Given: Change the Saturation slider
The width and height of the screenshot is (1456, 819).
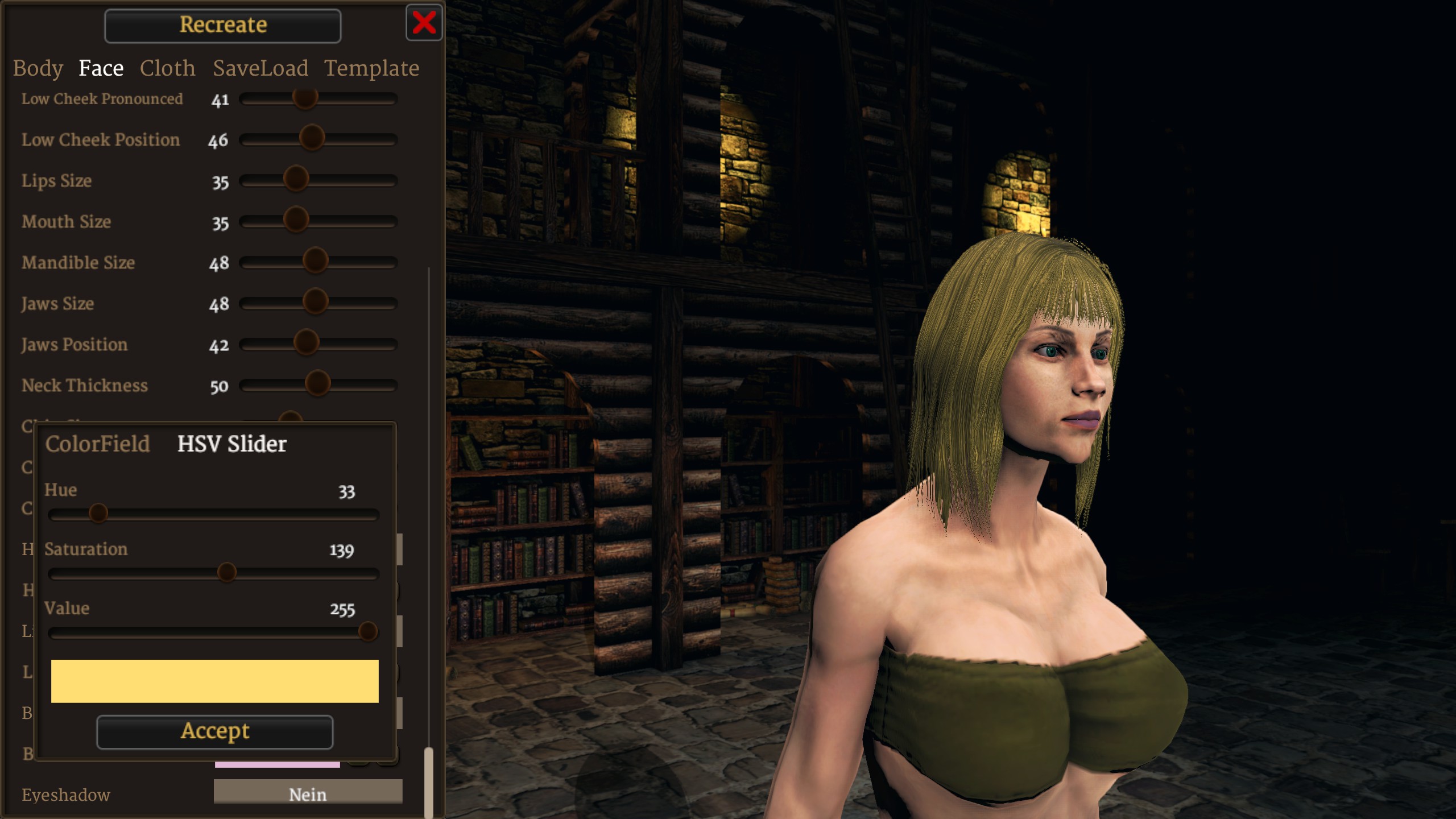Looking at the screenshot, I should pyautogui.click(x=227, y=573).
